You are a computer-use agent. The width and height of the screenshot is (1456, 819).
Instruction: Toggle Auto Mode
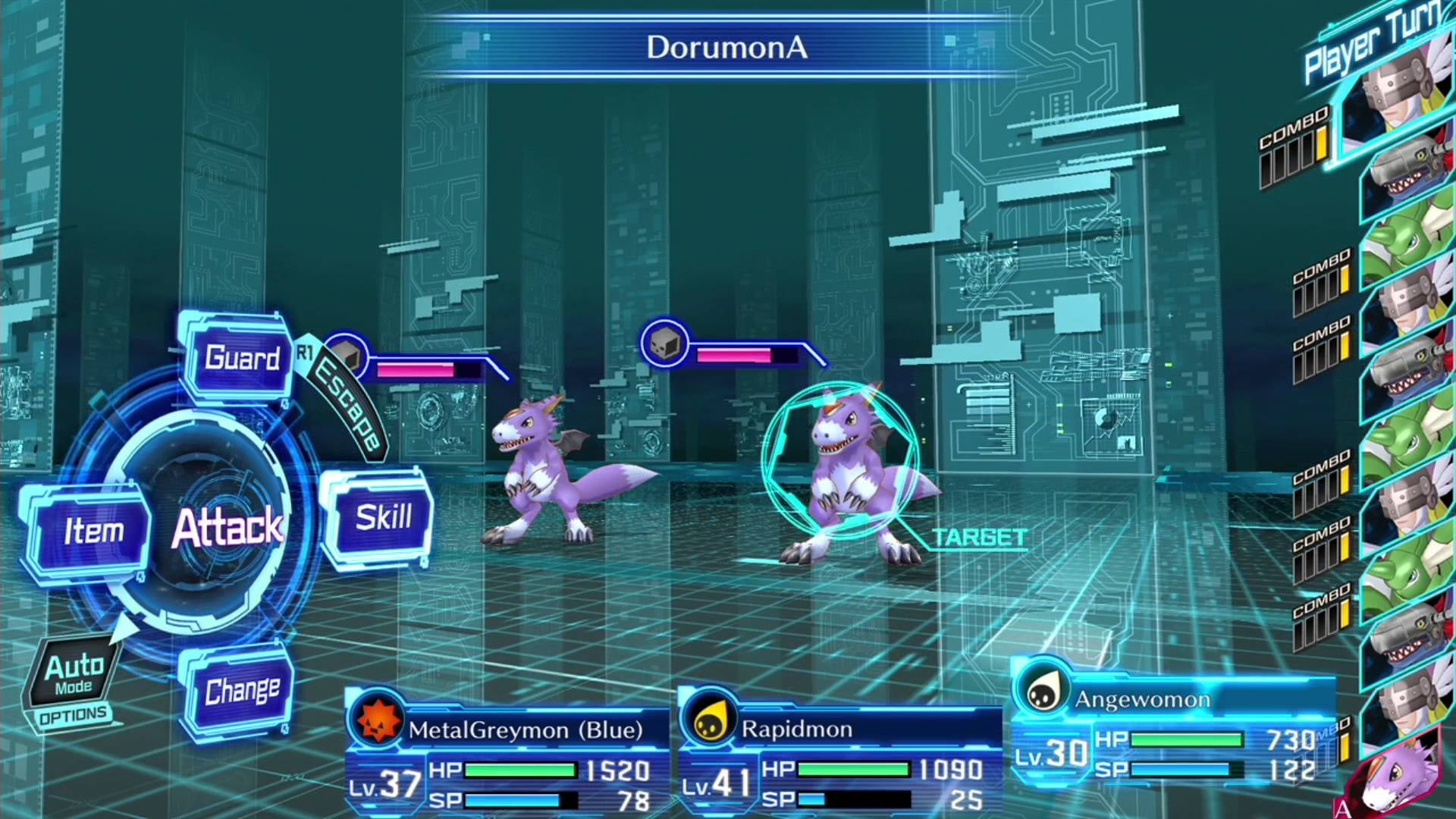(74, 674)
